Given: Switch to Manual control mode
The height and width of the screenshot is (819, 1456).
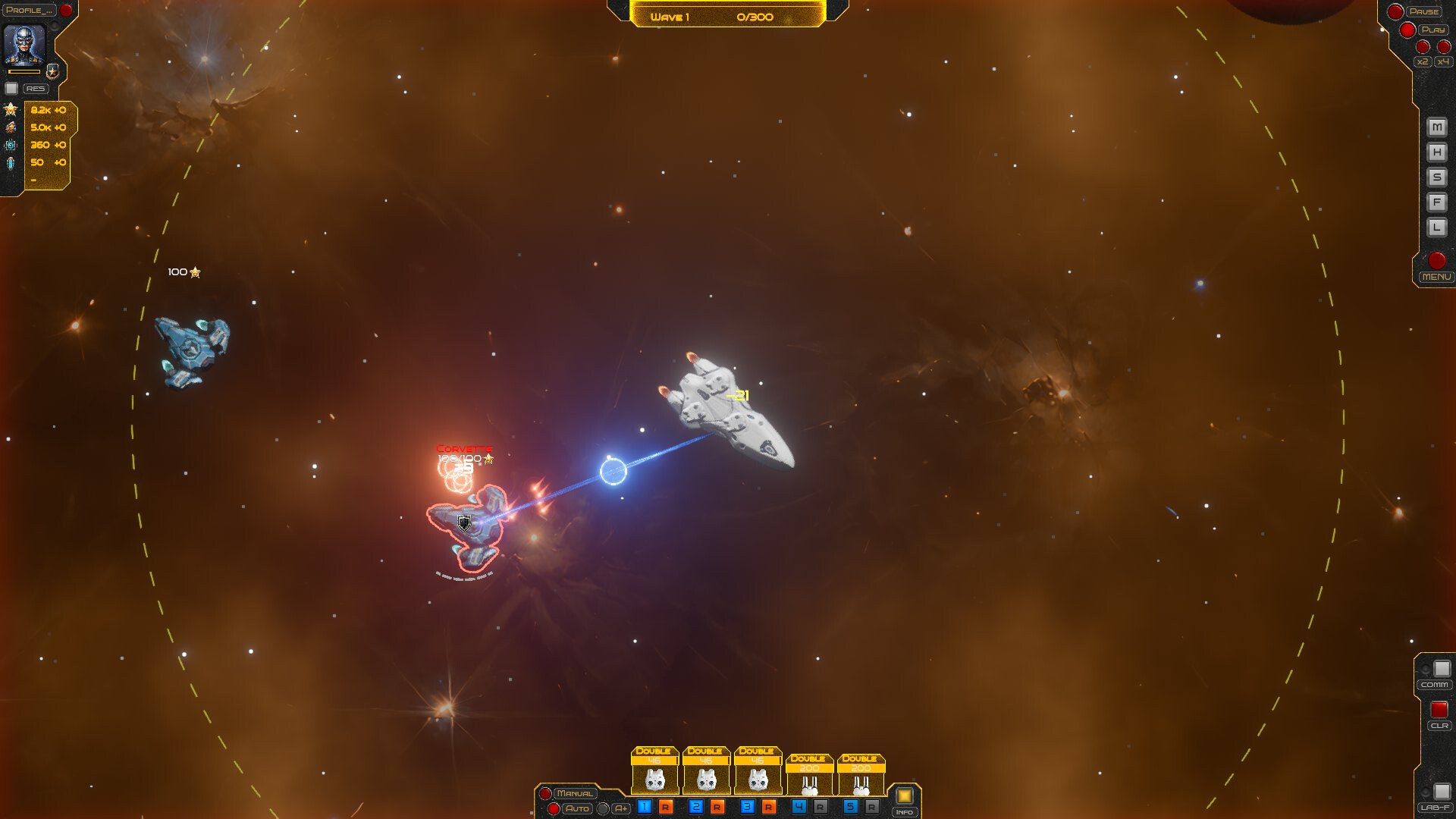Looking at the screenshot, I should coord(574,792).
